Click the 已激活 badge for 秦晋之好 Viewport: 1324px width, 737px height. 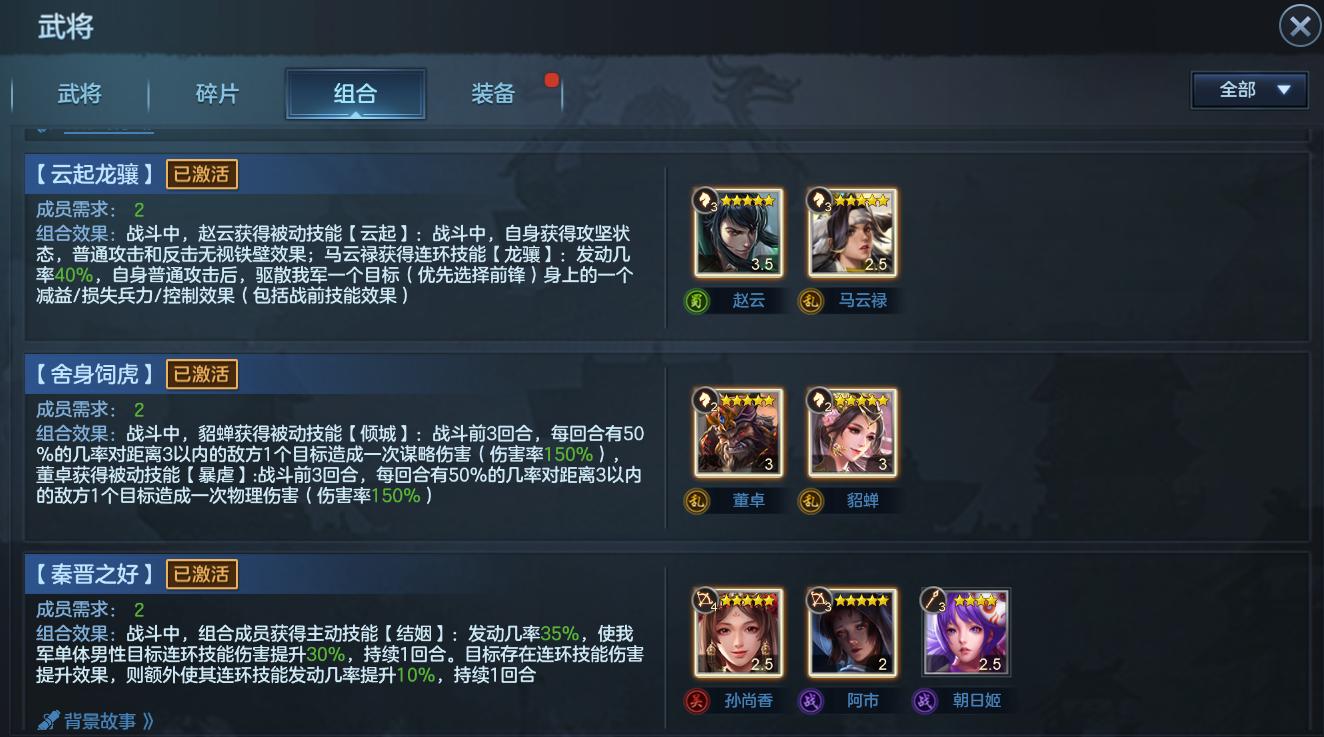point(203,574)
